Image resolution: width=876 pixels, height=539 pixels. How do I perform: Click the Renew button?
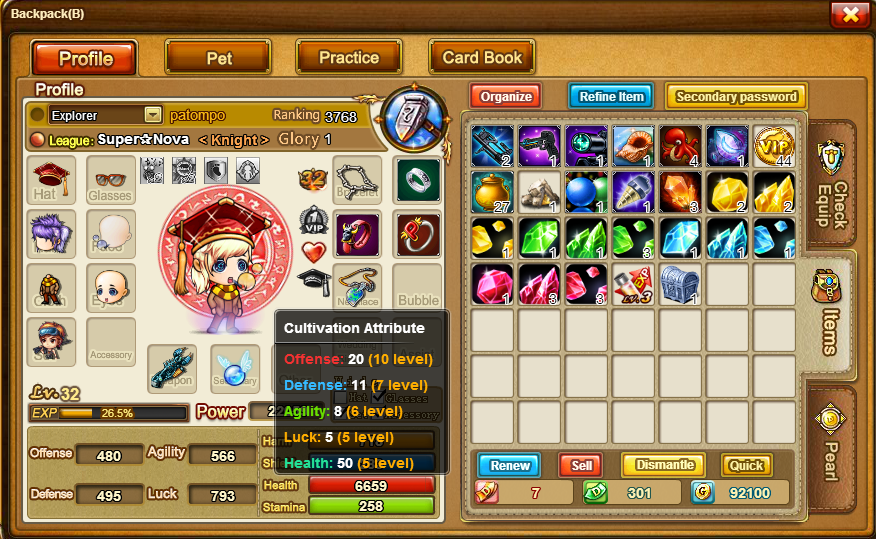point(510,465)
